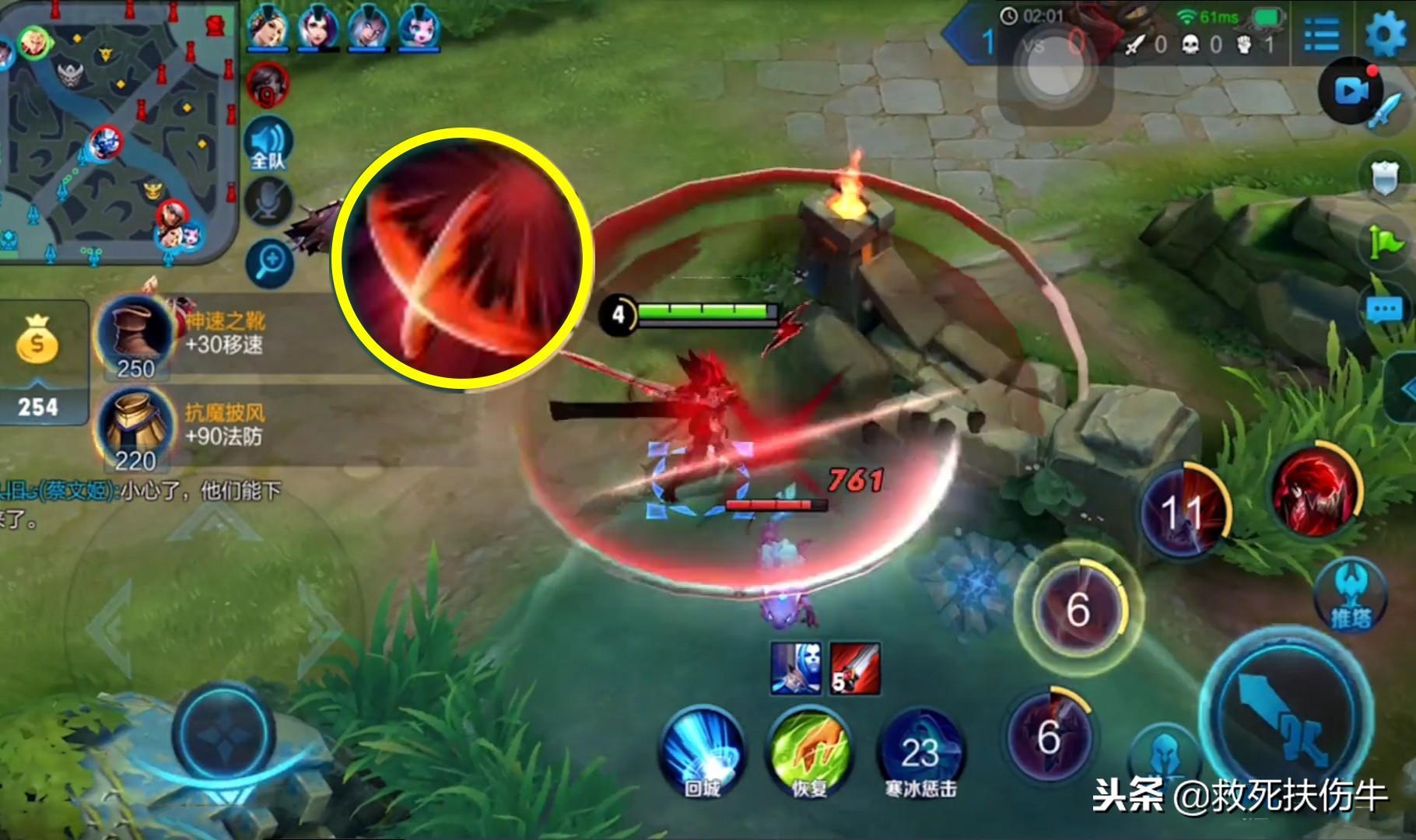Use the skill showing cooldown 11

click(1183, 511)
